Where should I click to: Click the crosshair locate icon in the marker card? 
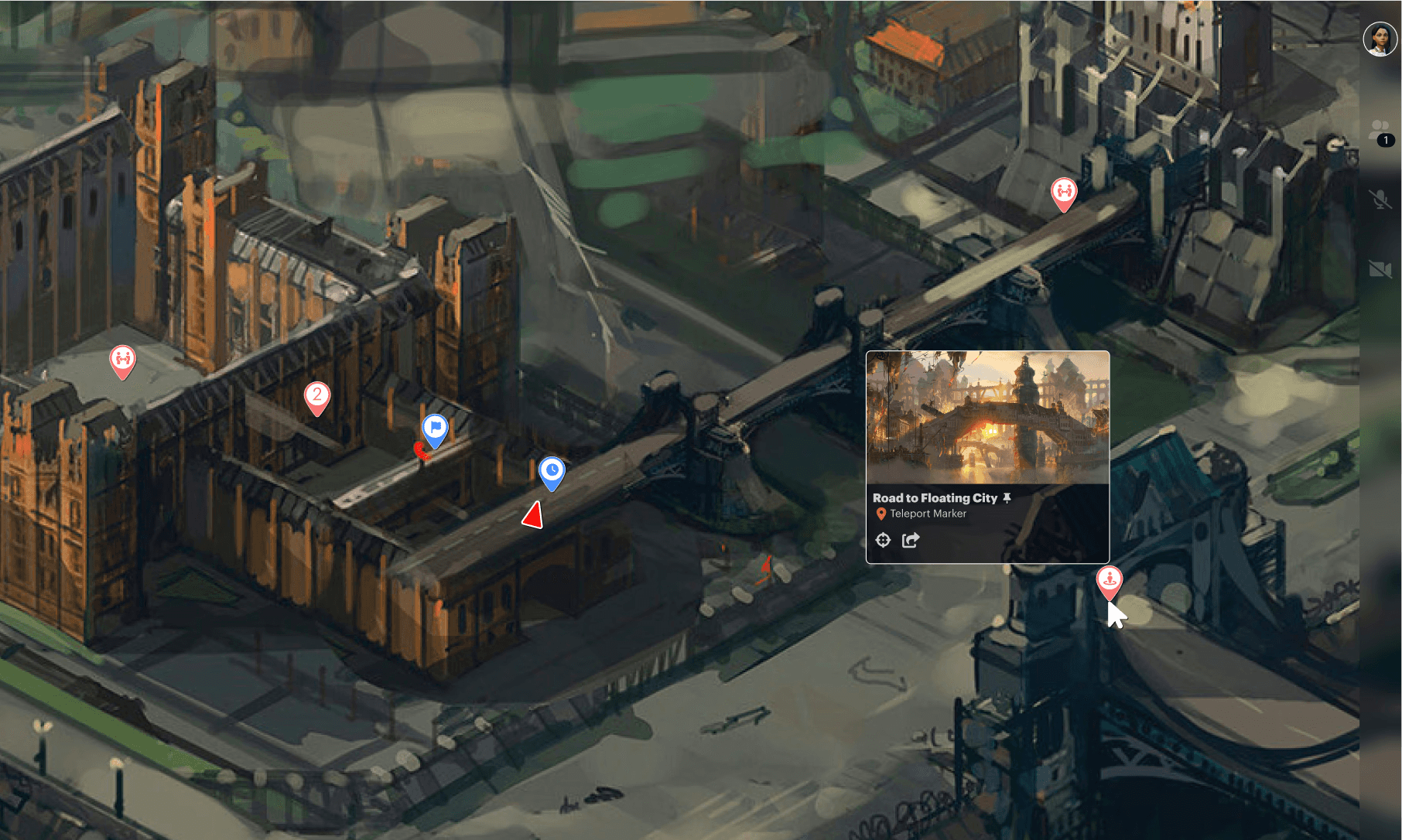[883, 540]
